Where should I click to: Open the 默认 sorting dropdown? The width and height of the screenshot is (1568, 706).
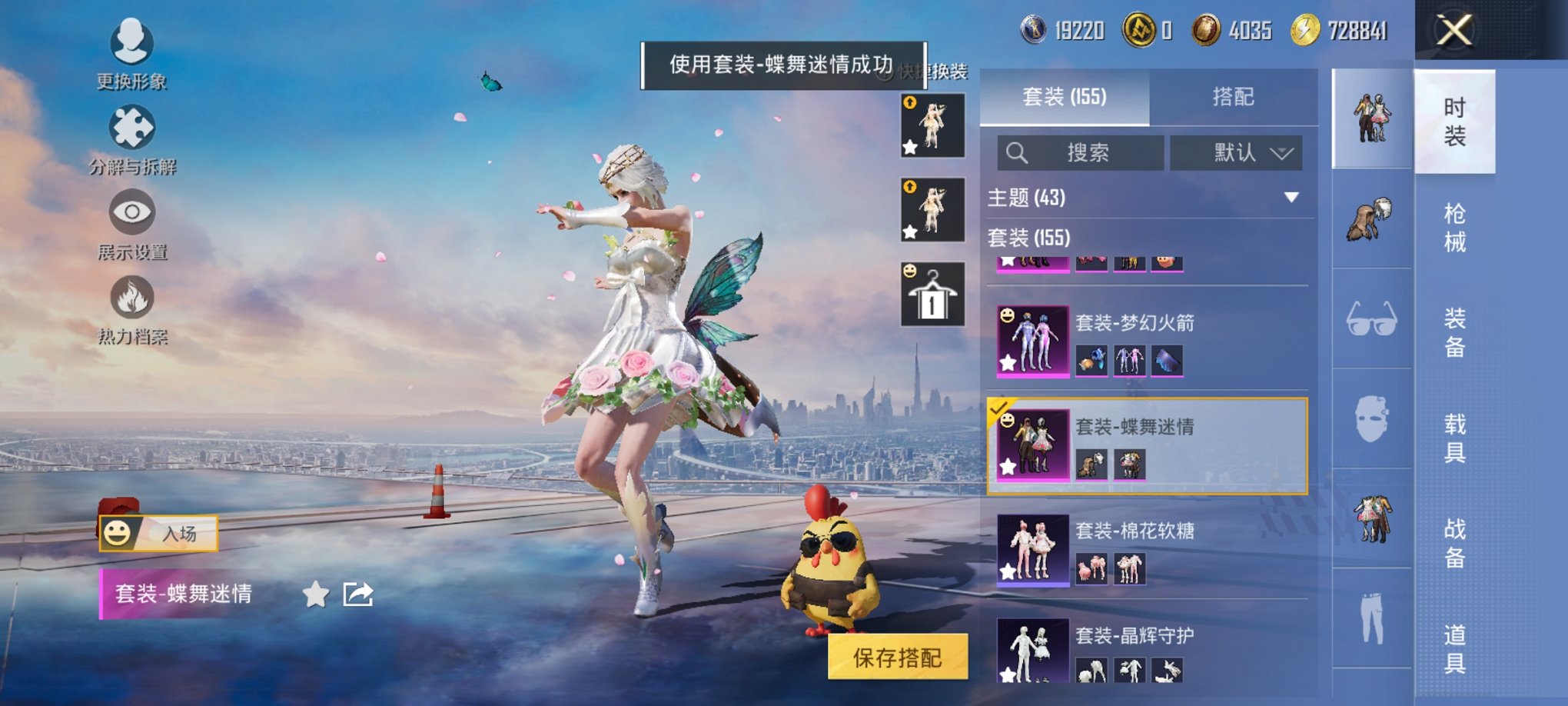click(x=1236, y=152)
